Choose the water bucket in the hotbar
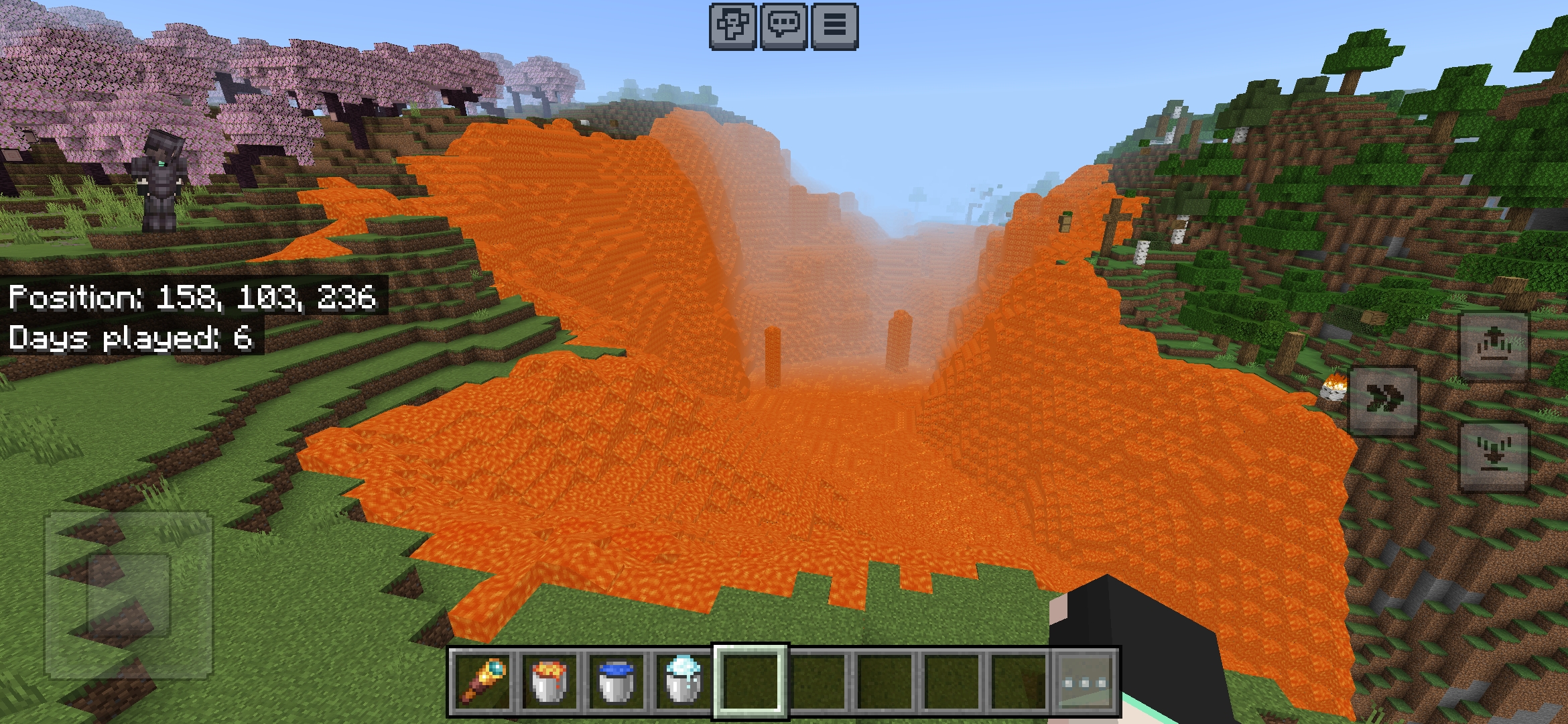This screenshot has height=724, width=1568. 616,681
